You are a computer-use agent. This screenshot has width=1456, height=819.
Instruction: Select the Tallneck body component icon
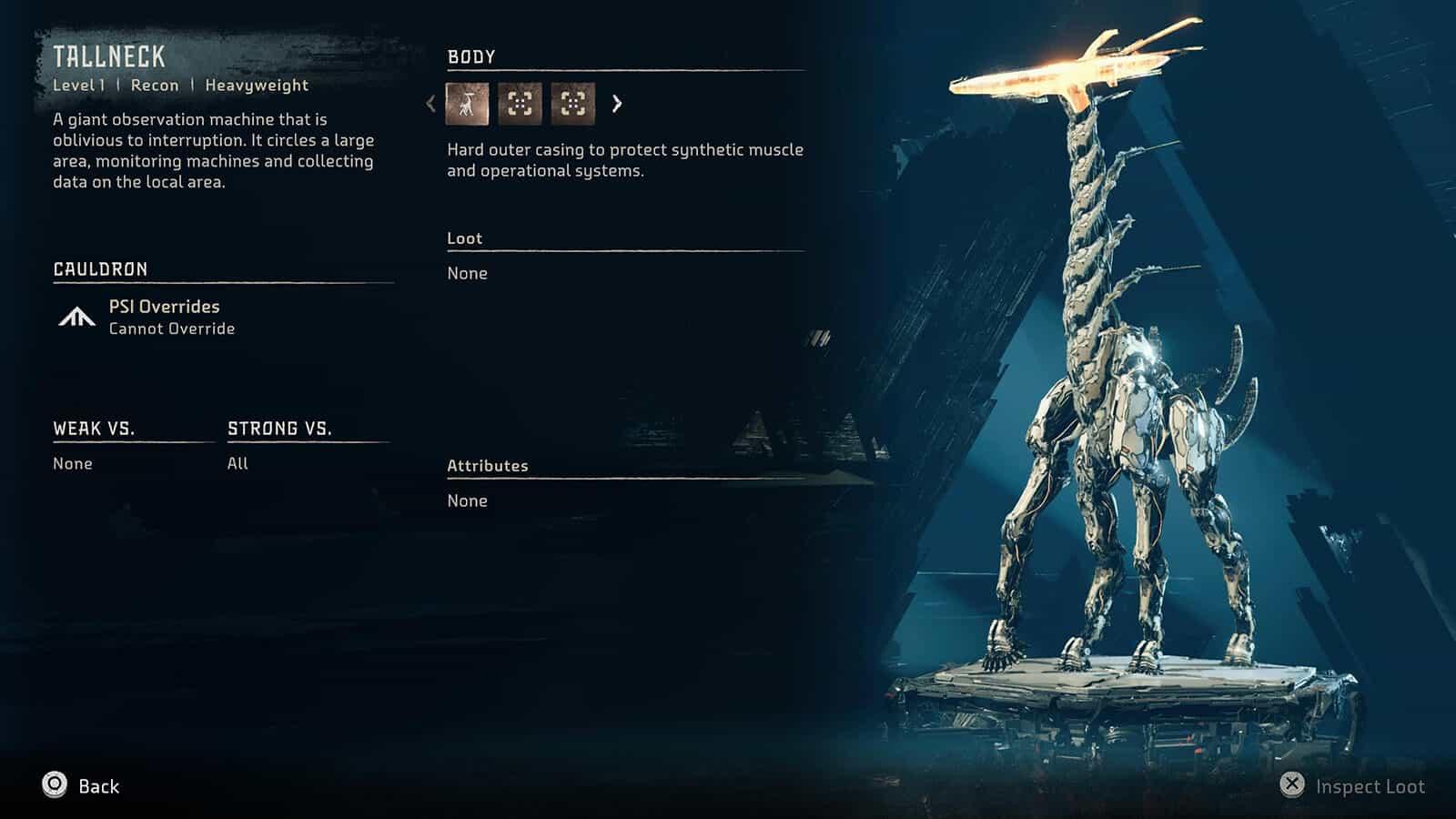[467, 104]
